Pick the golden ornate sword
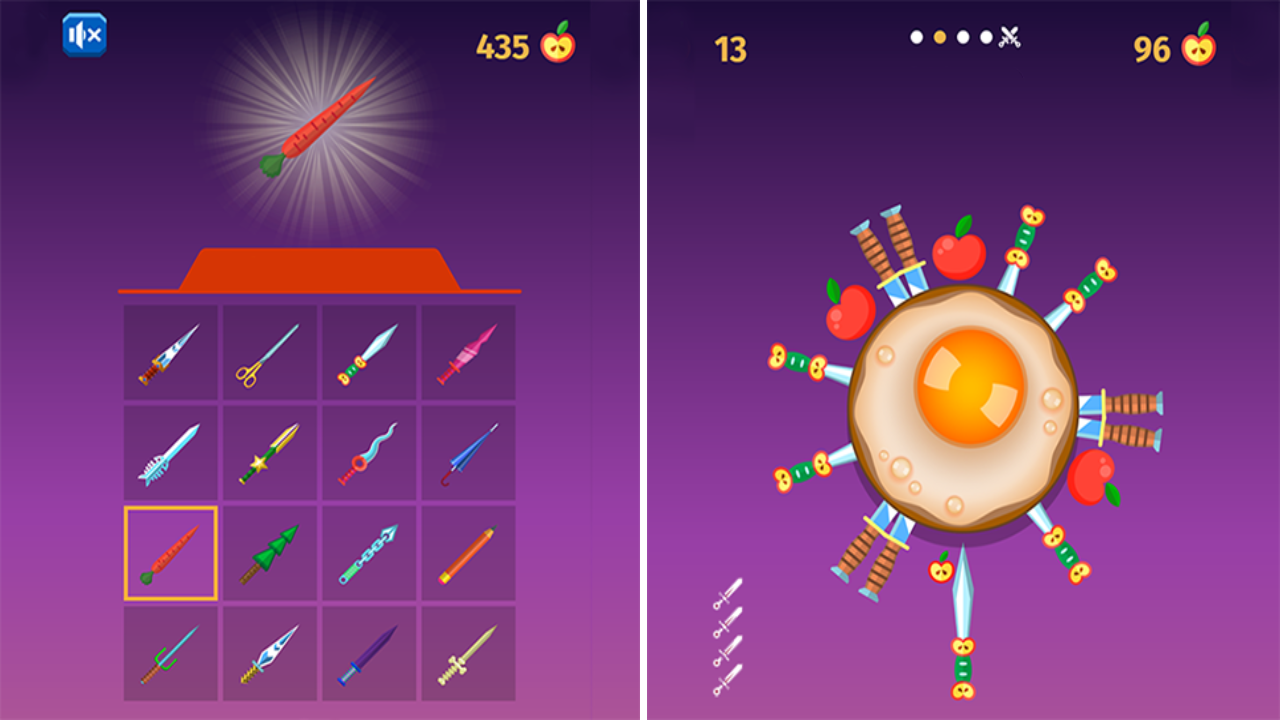Image resolution: width=1280 pixels, height=720 pixels. pos(468,652)
